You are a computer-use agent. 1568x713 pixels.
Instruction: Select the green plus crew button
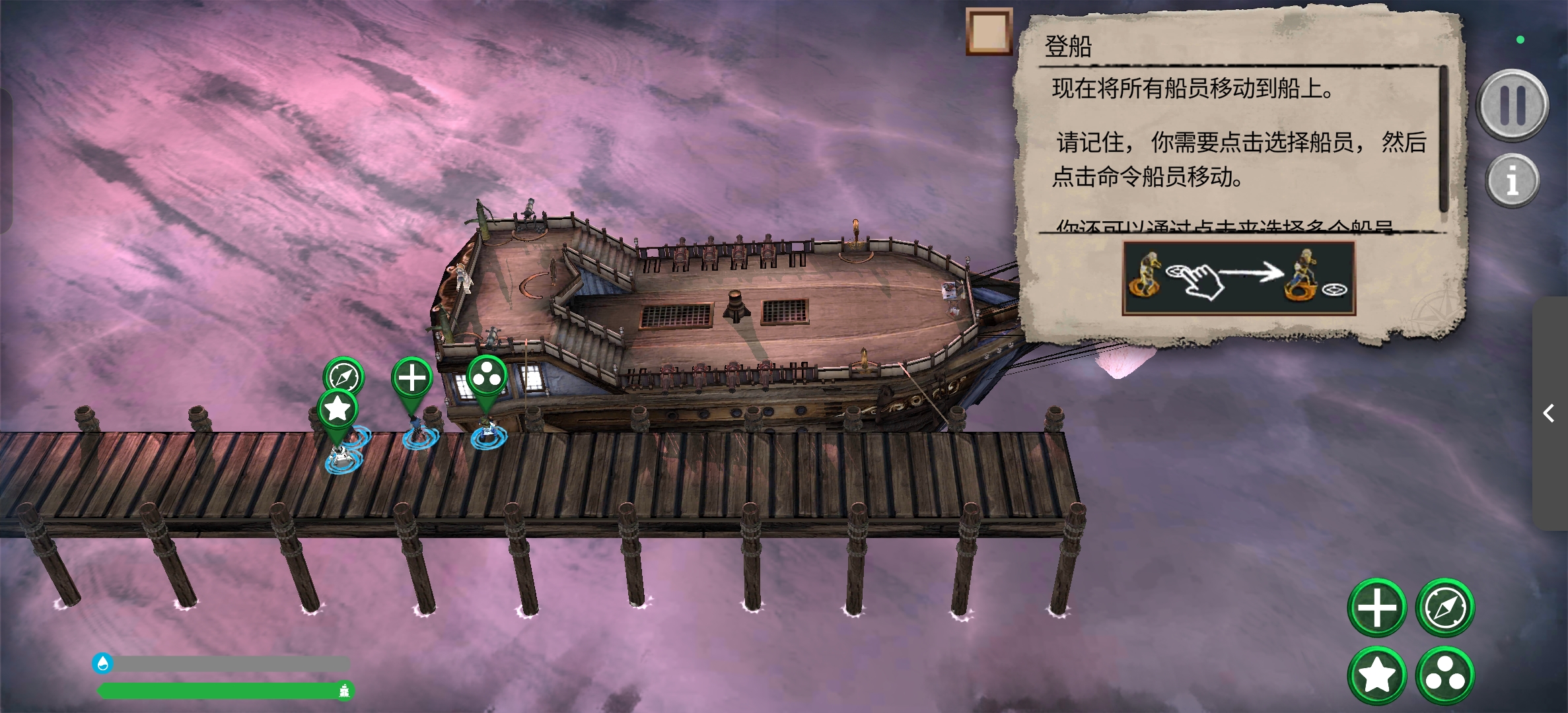(1377, 607)
